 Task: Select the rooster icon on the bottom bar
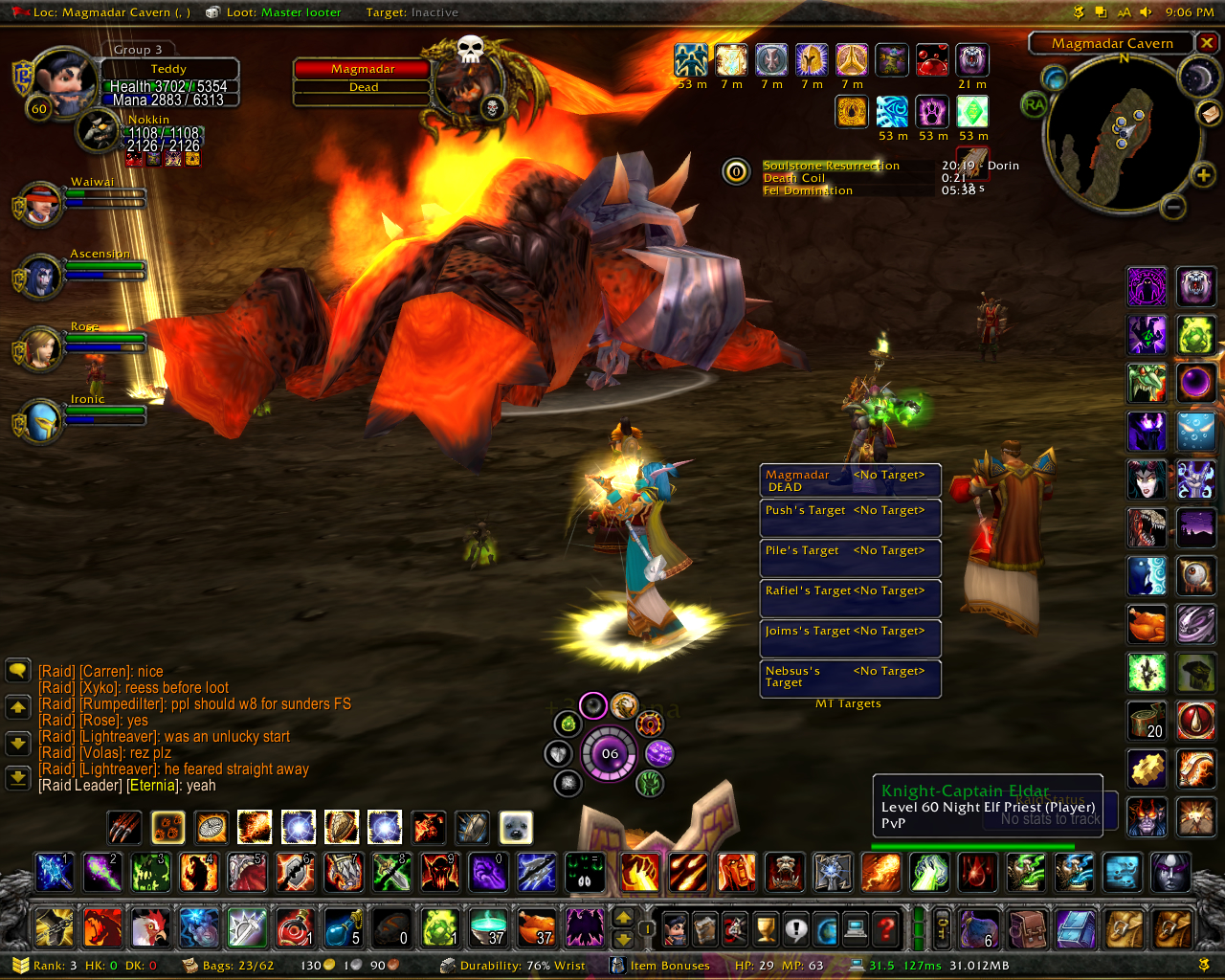coord(150,927)
